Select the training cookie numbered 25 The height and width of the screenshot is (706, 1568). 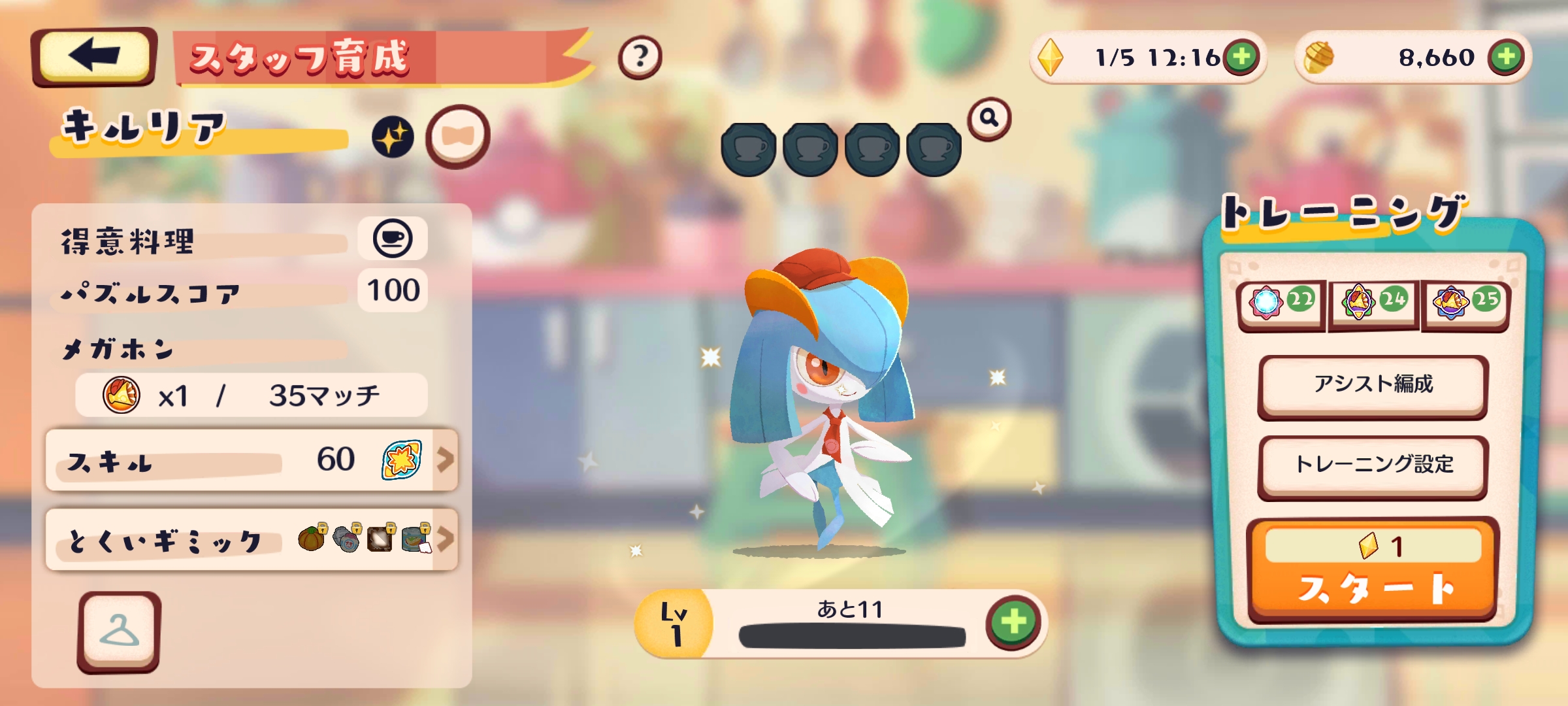[1465, 302]
